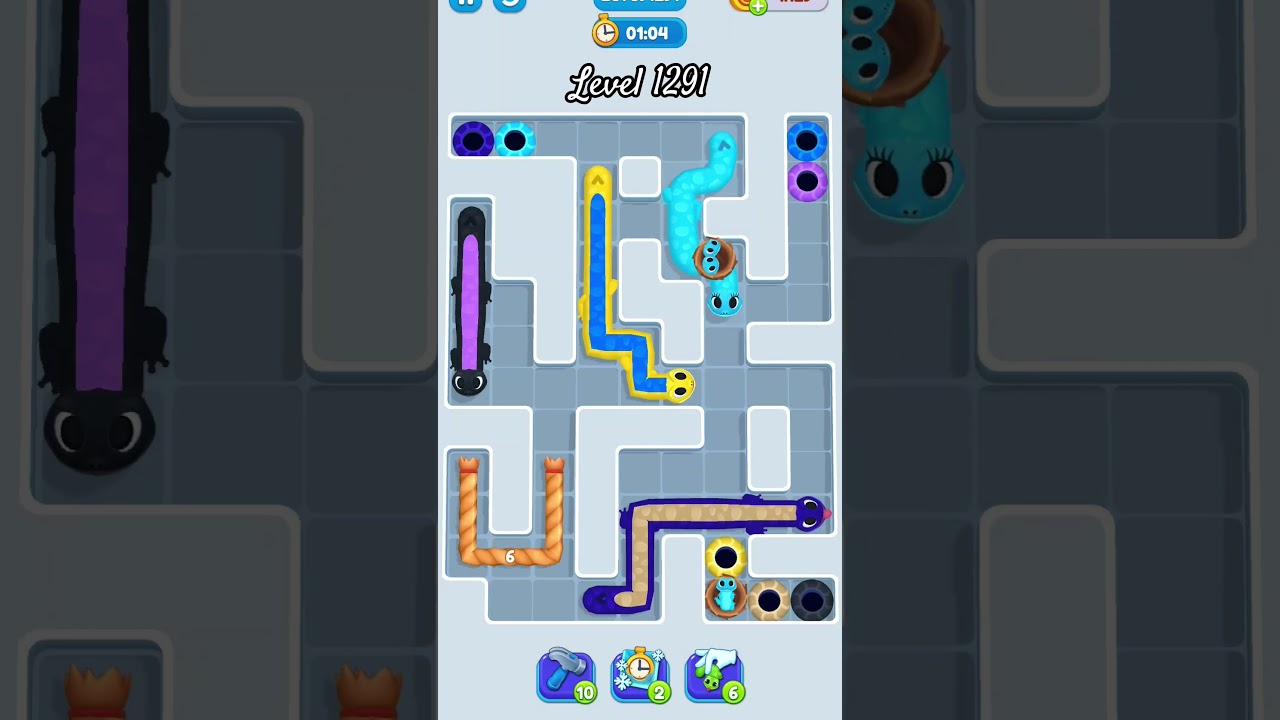Tap the timer showing 01:04
Viewport: 1280px width, 720px height.
pos(650,32)
